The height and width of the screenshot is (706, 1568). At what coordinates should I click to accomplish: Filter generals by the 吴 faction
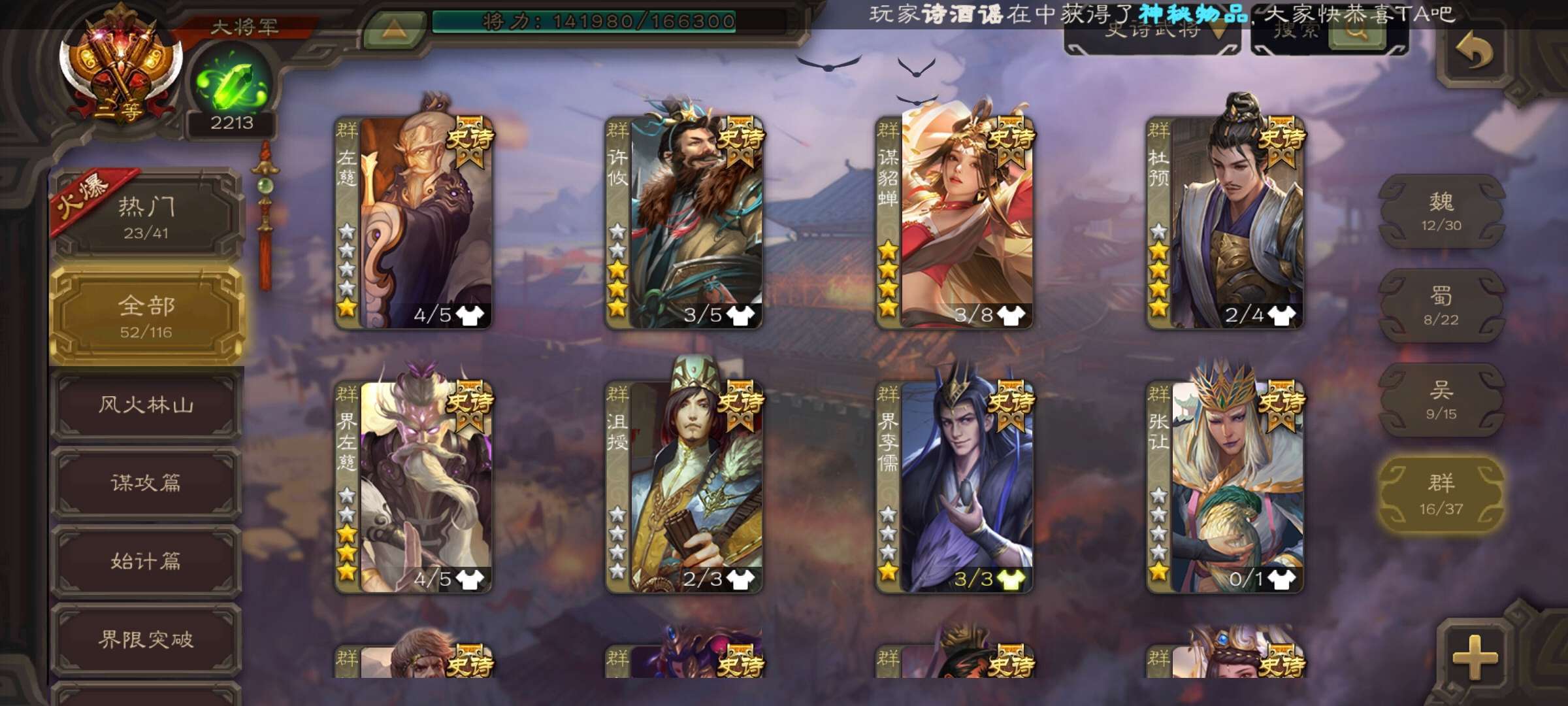pos(1441,399)
